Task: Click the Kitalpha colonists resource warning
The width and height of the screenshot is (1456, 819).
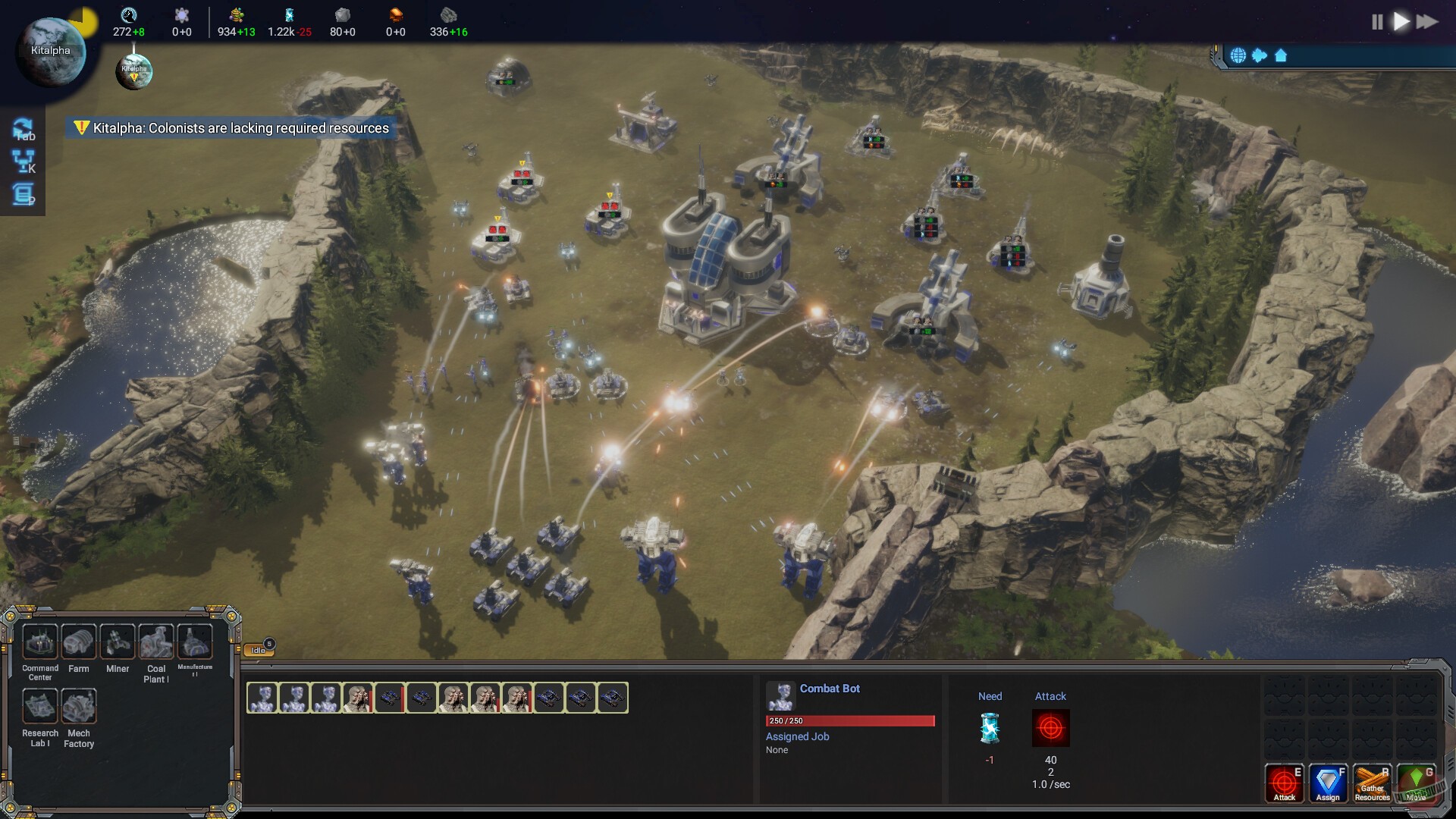Action: (x=227, y=128)
